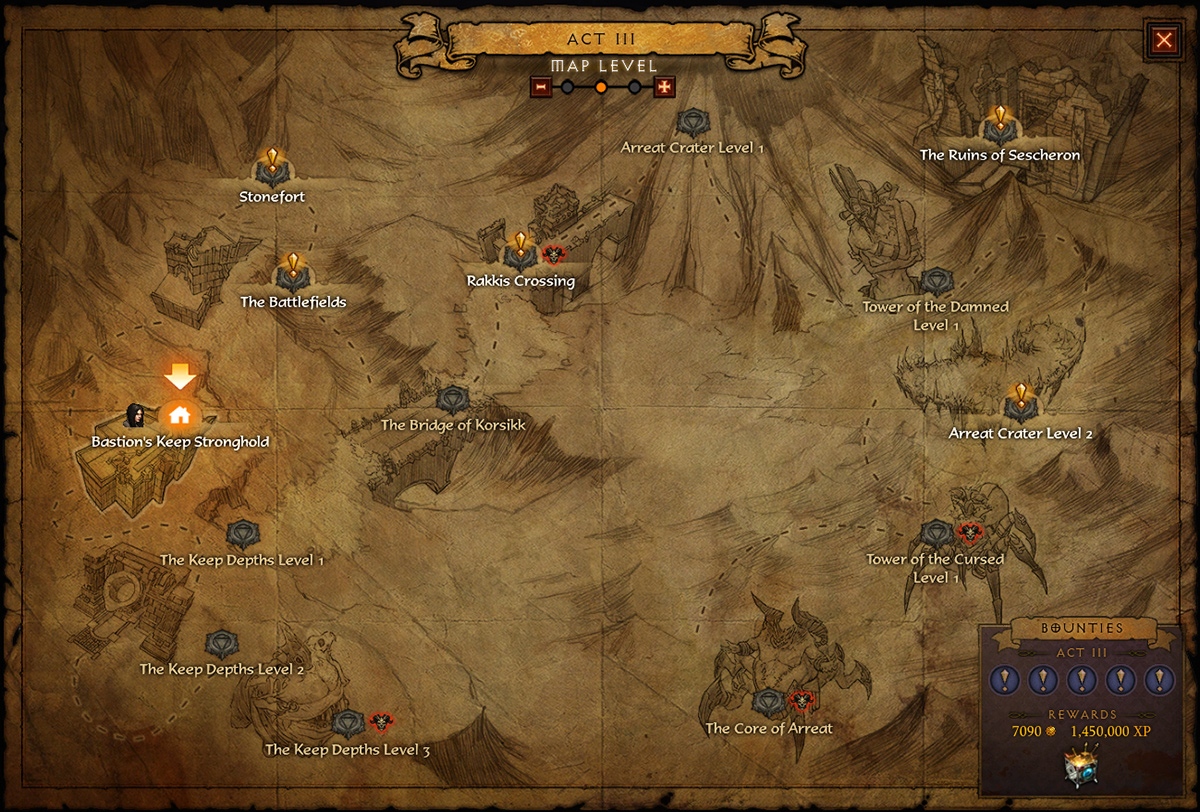Choose The Keep Depths Level 2 waypoint
1200x812 pixels.
click(221, 644)
